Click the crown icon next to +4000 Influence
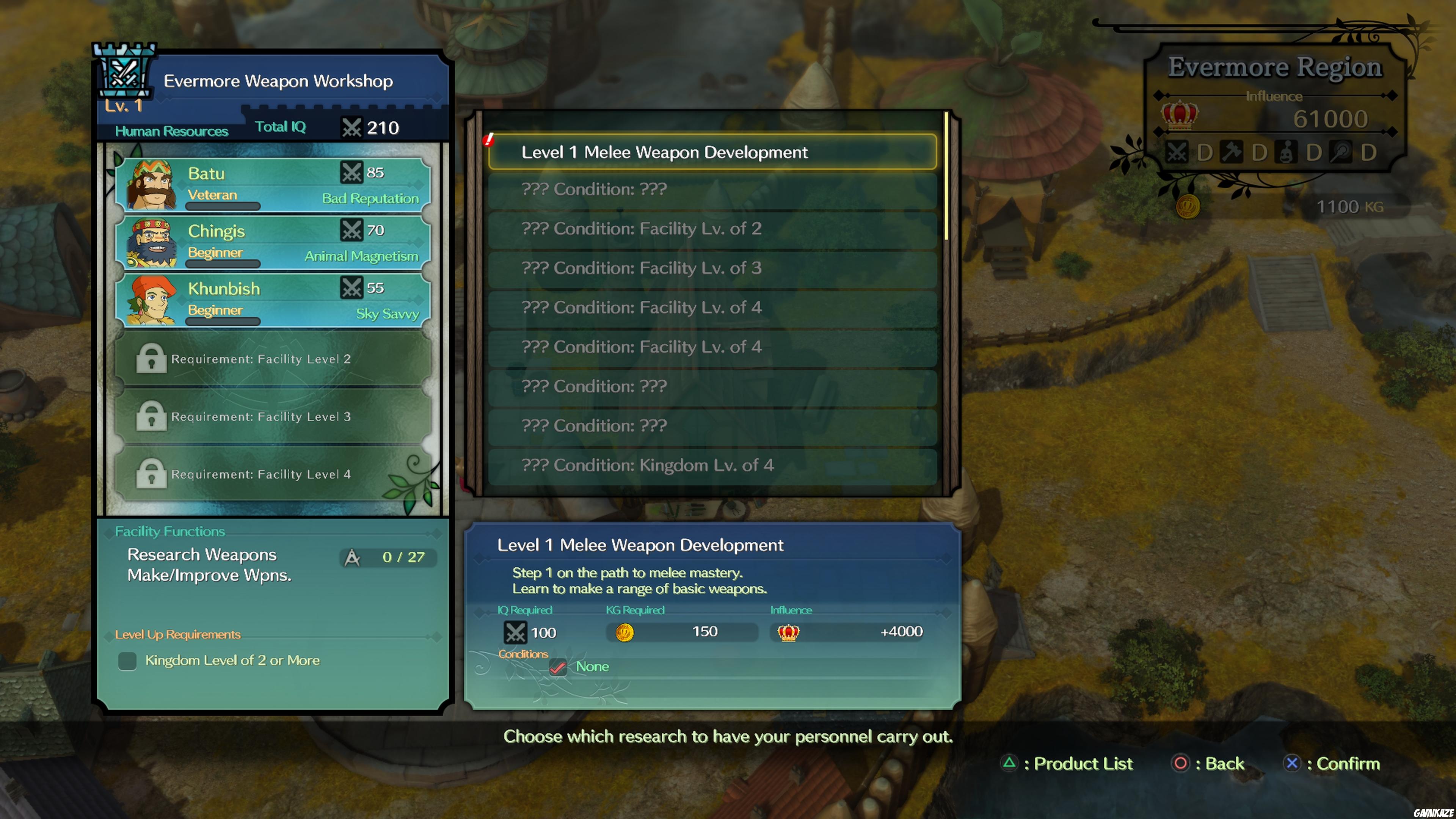The width and height of the screenshot is (1456, 819). pyautogui.click(x=789, y=633)
